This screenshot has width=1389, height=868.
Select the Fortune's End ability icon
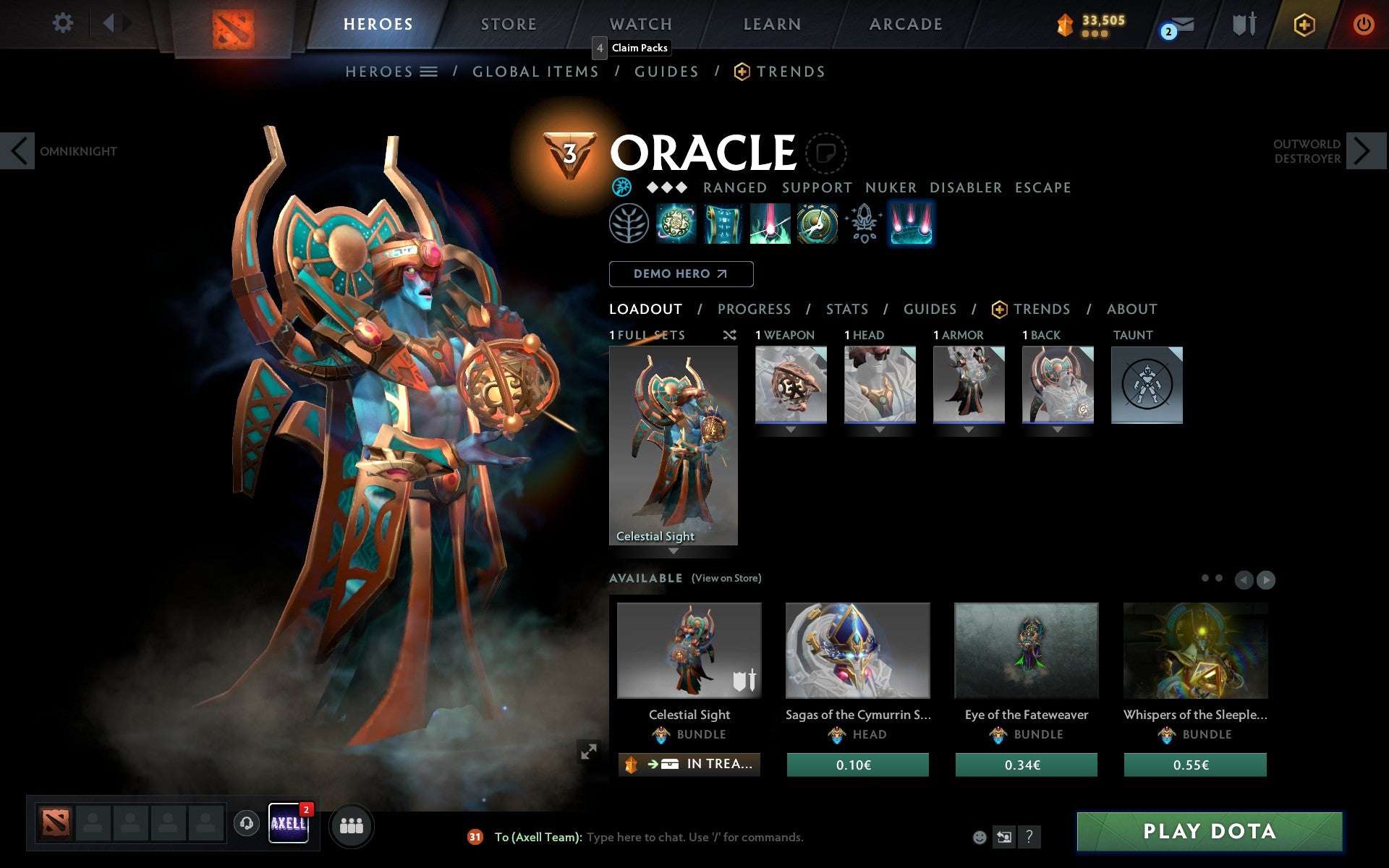point(676,225)
